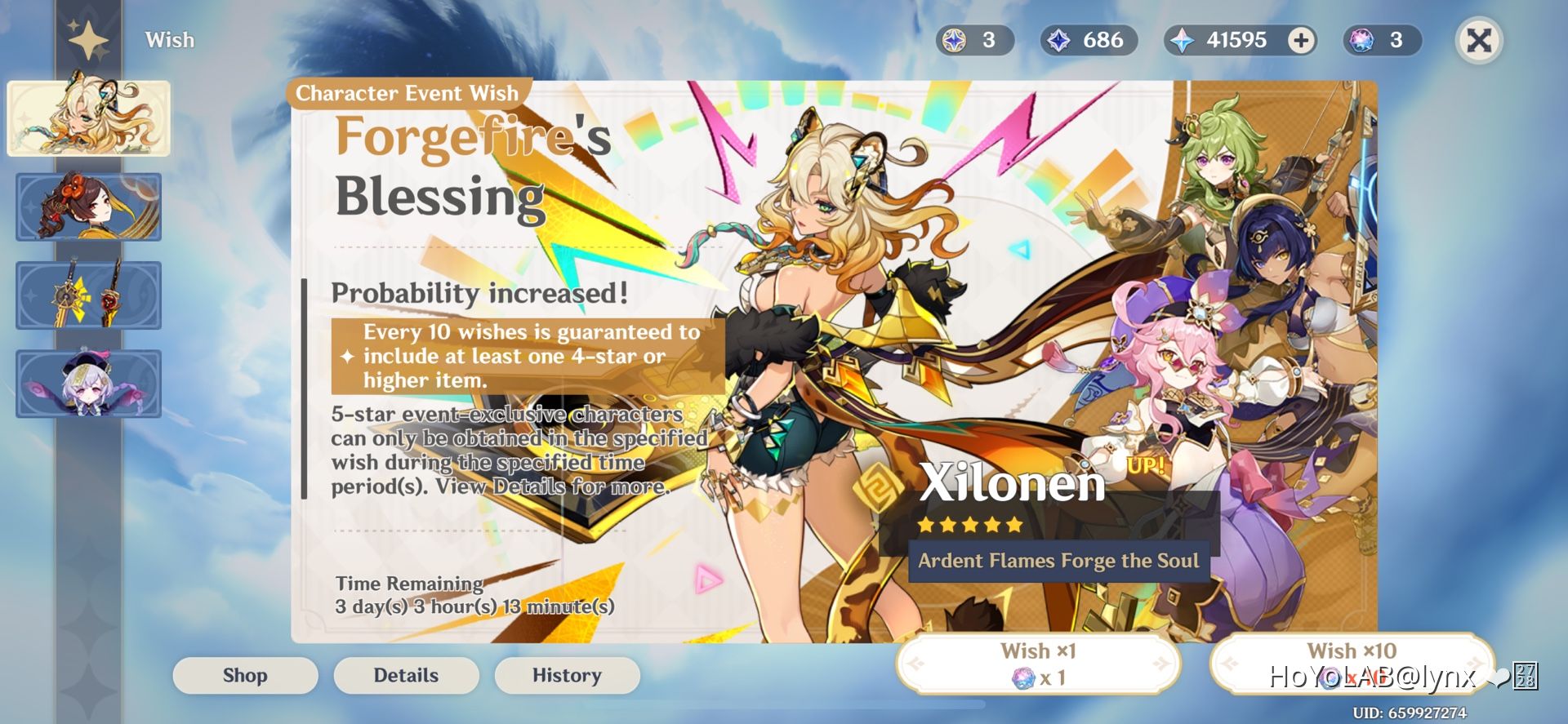Open banner Details
This screenshot has height=724, width=1568.
point(406,675)
